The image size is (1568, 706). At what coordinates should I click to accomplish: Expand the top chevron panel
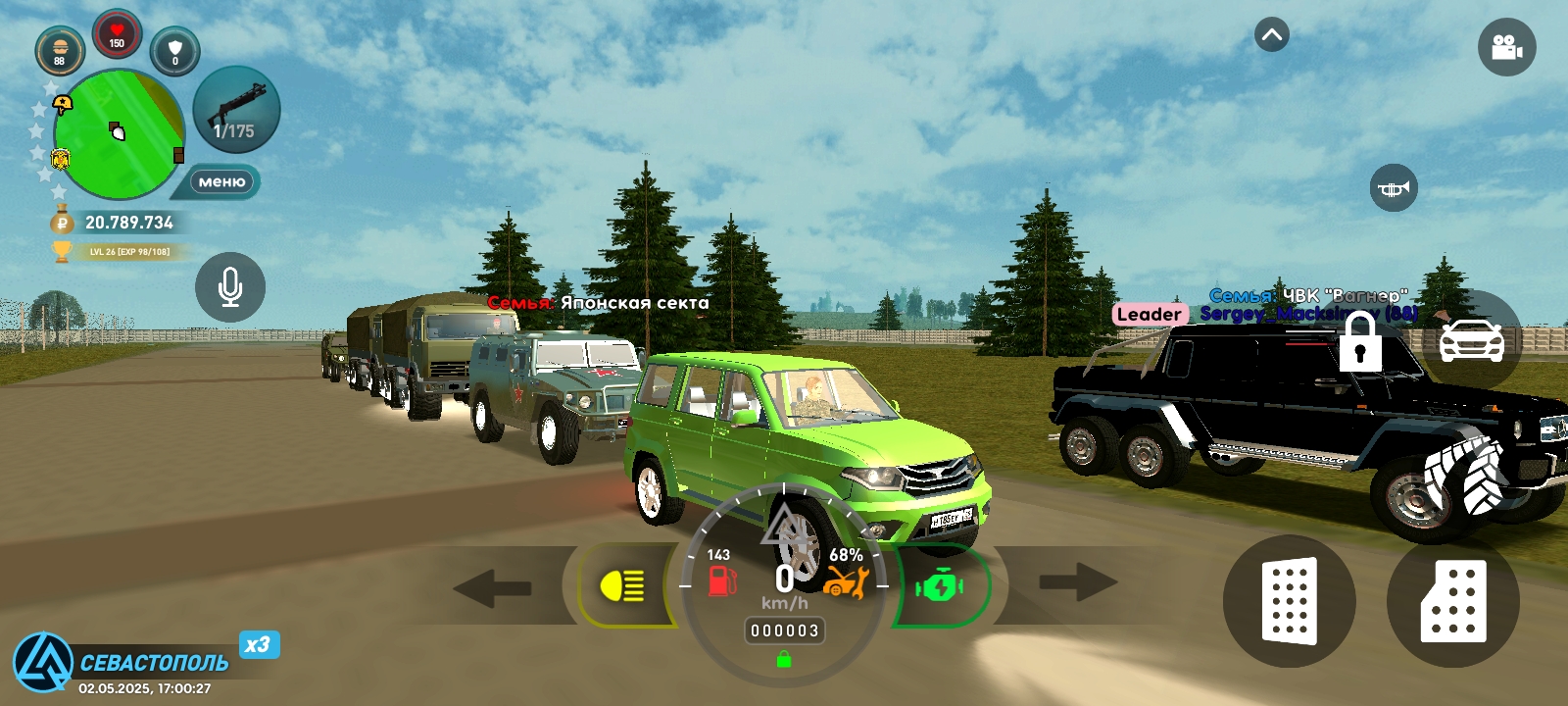[1270, 35]
